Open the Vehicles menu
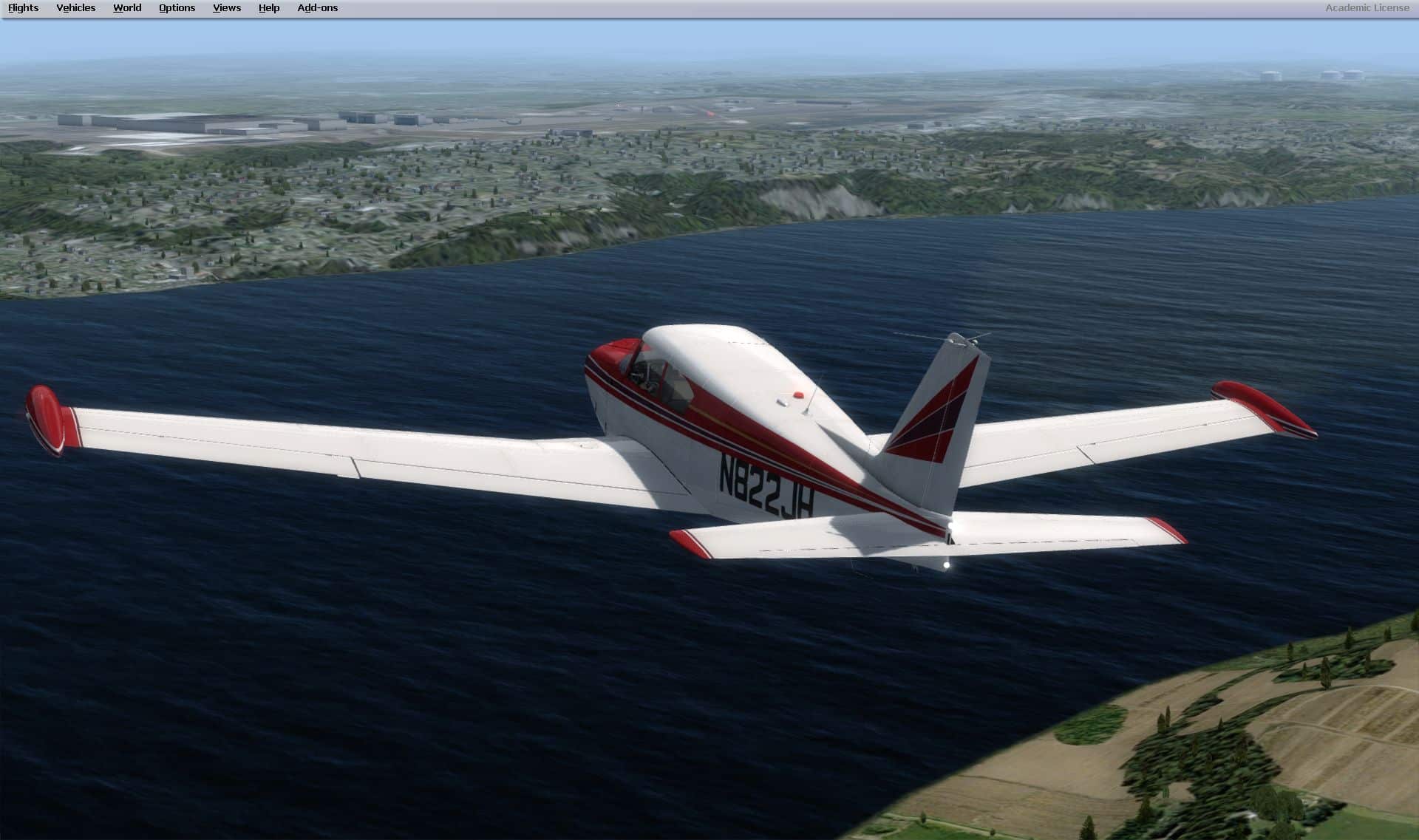 pos(75,8)
